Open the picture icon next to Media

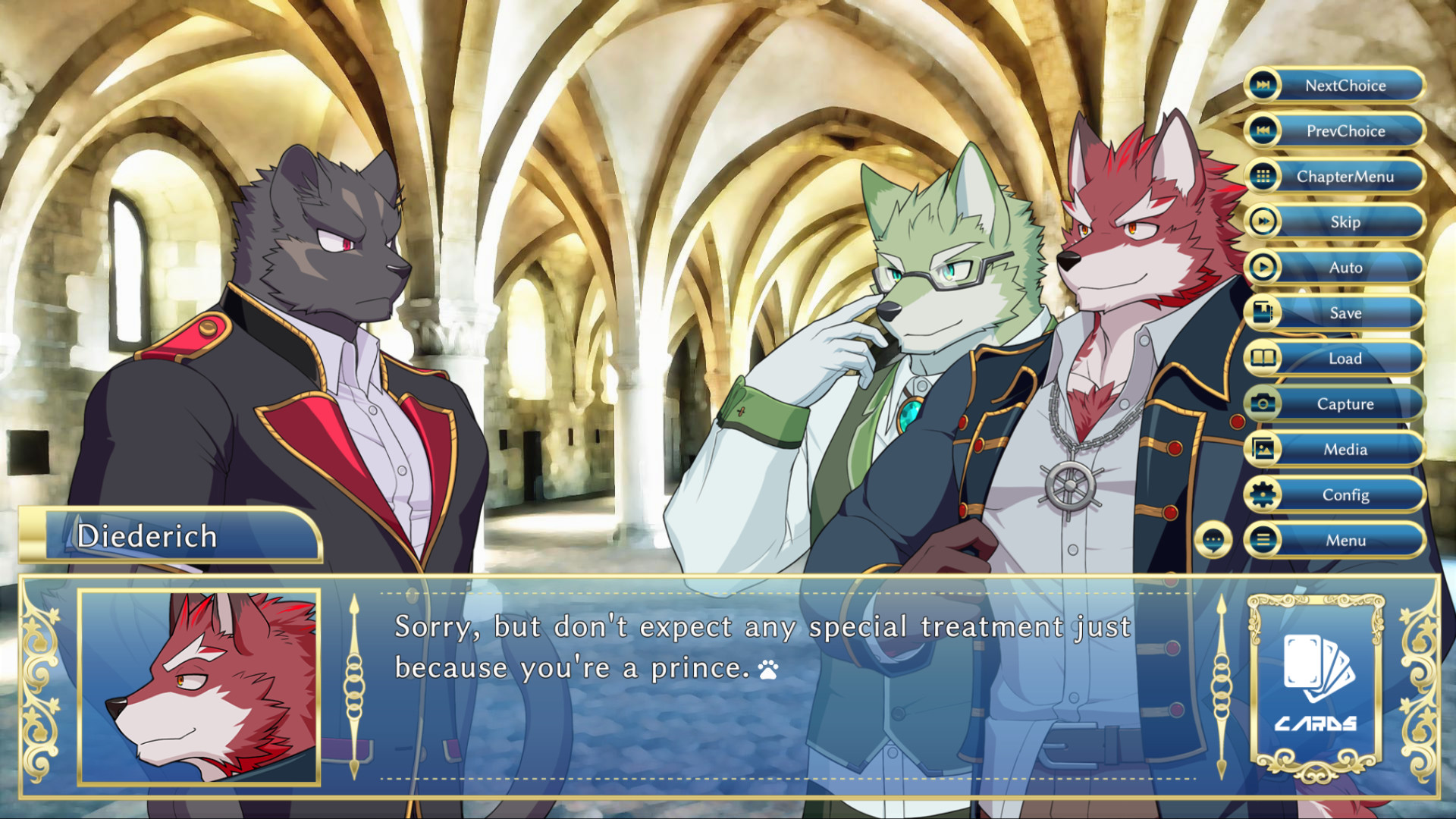pos(1263,449)
